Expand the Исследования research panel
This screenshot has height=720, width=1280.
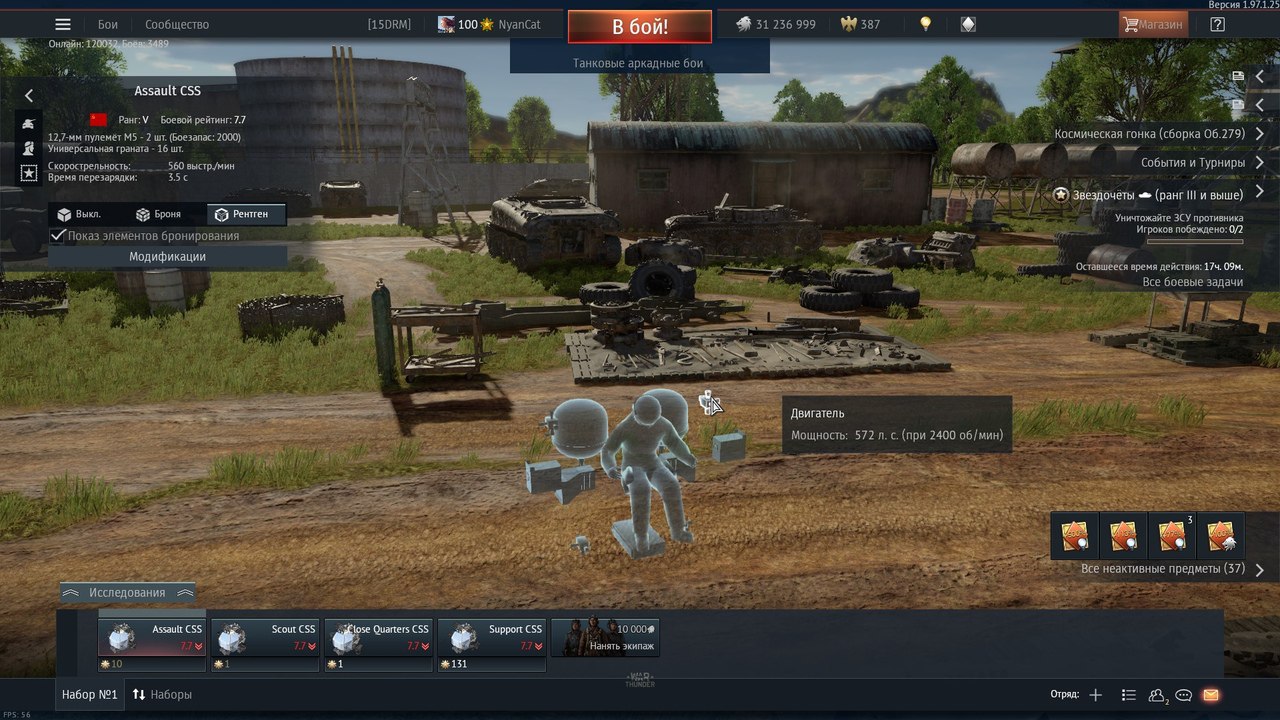coord(127,592)
